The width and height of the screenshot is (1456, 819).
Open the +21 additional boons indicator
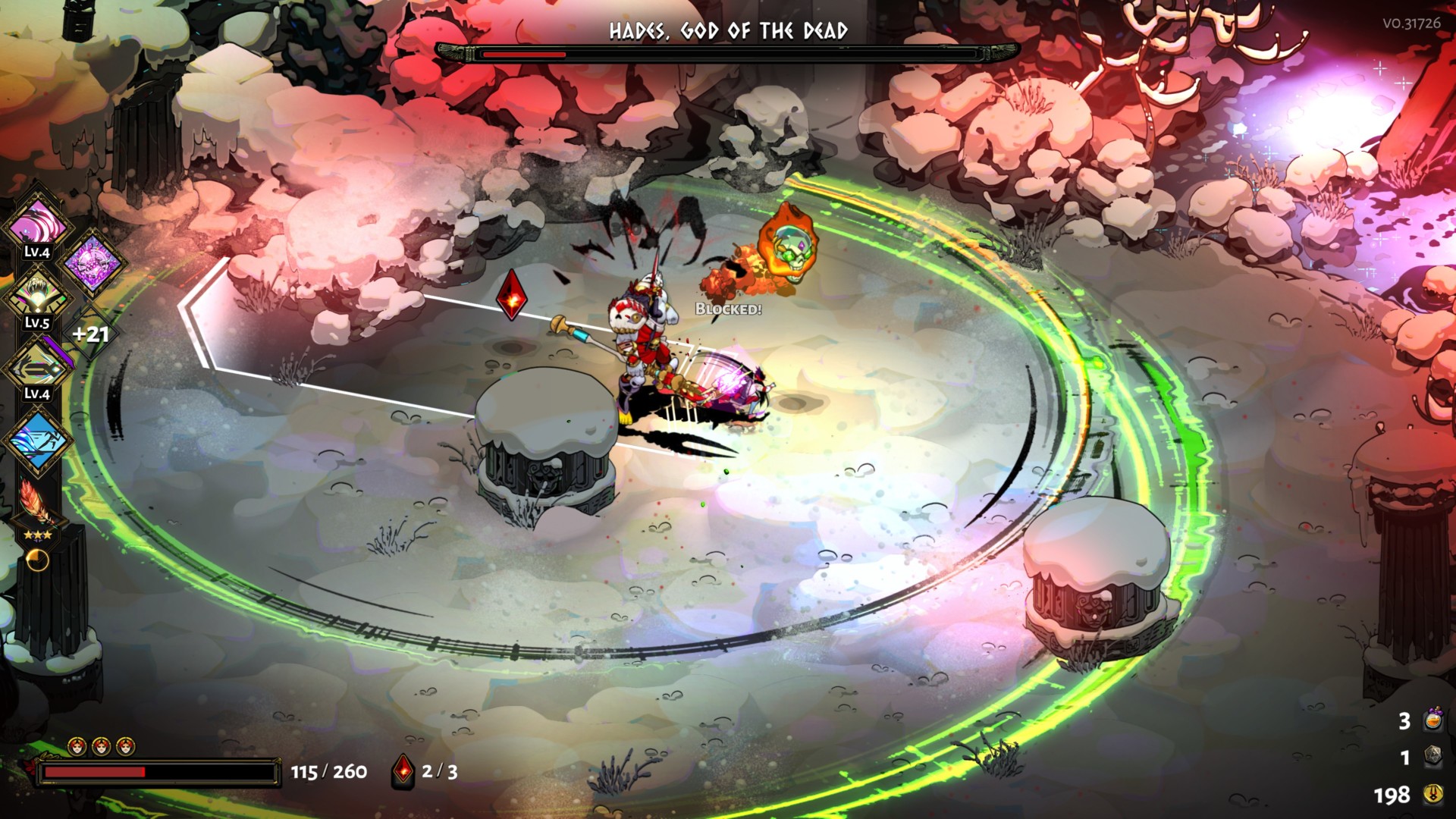90,334
